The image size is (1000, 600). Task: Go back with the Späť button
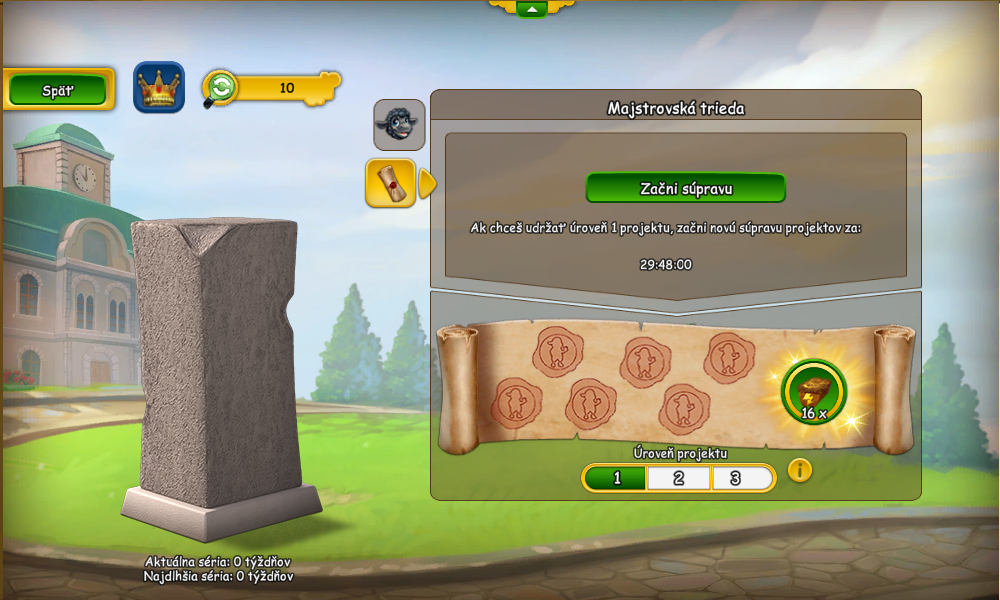pos(58,89)
